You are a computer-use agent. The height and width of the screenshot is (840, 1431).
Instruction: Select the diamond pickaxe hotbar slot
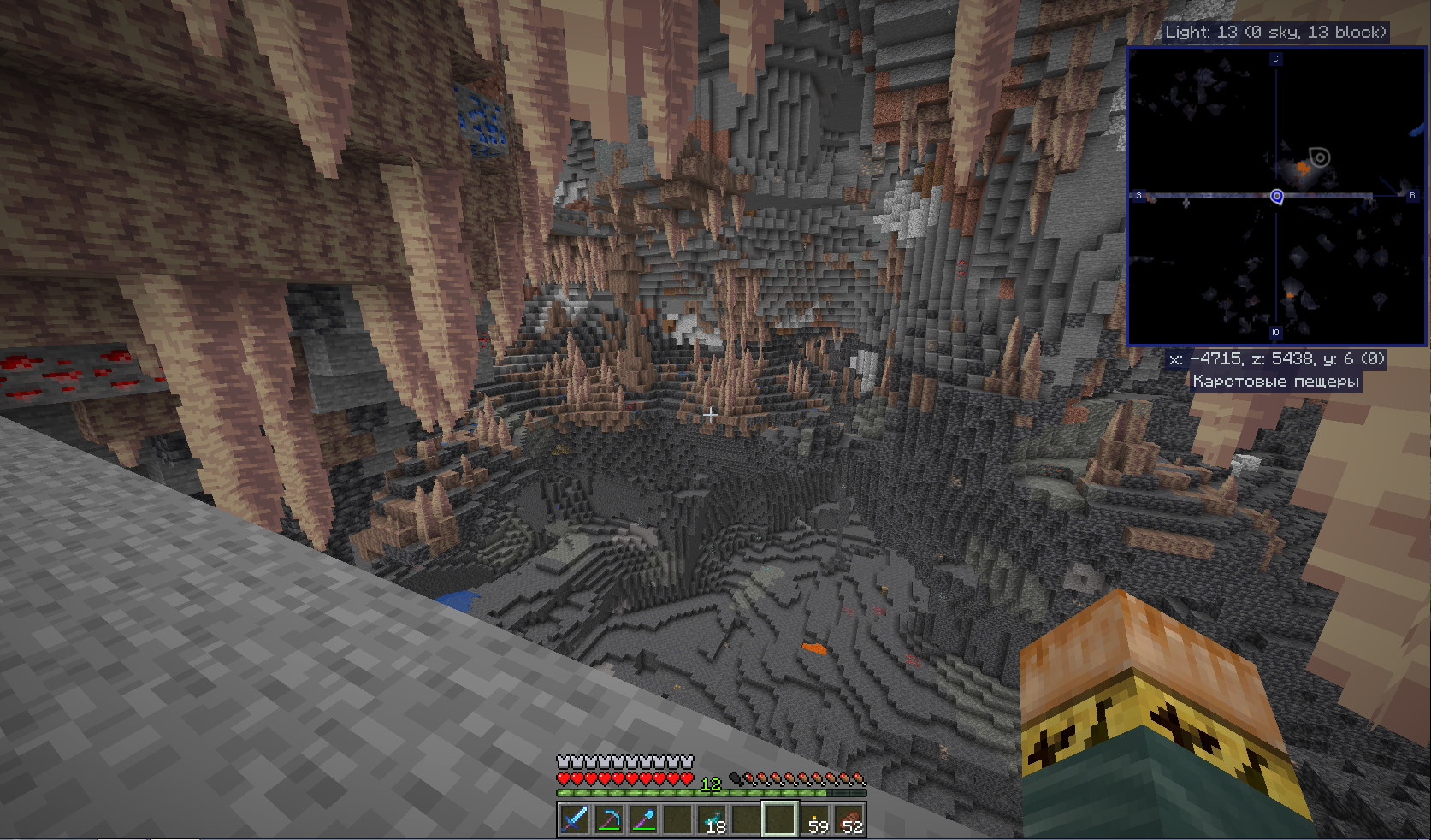point(608,819)
